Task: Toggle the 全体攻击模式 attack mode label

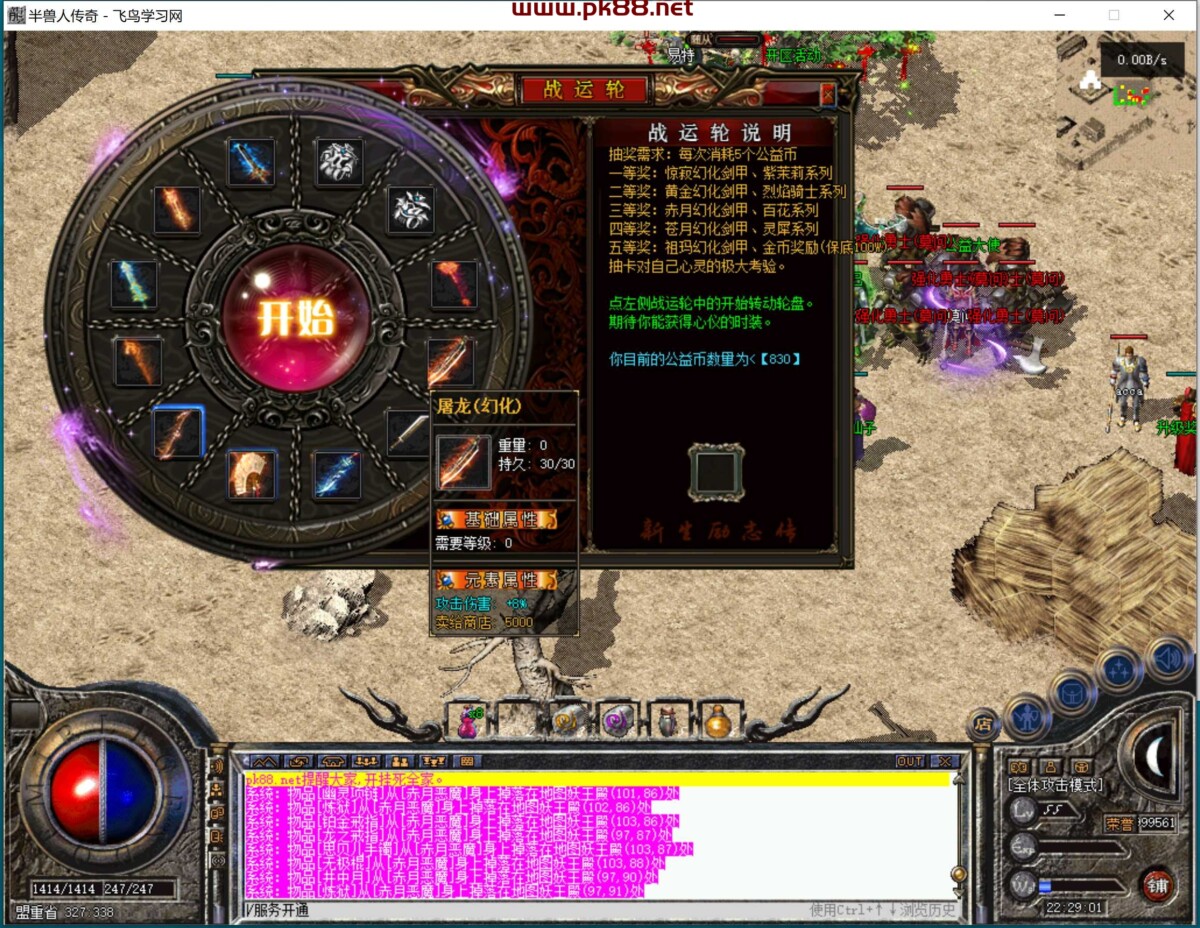Action: (x=1055, y=786)
